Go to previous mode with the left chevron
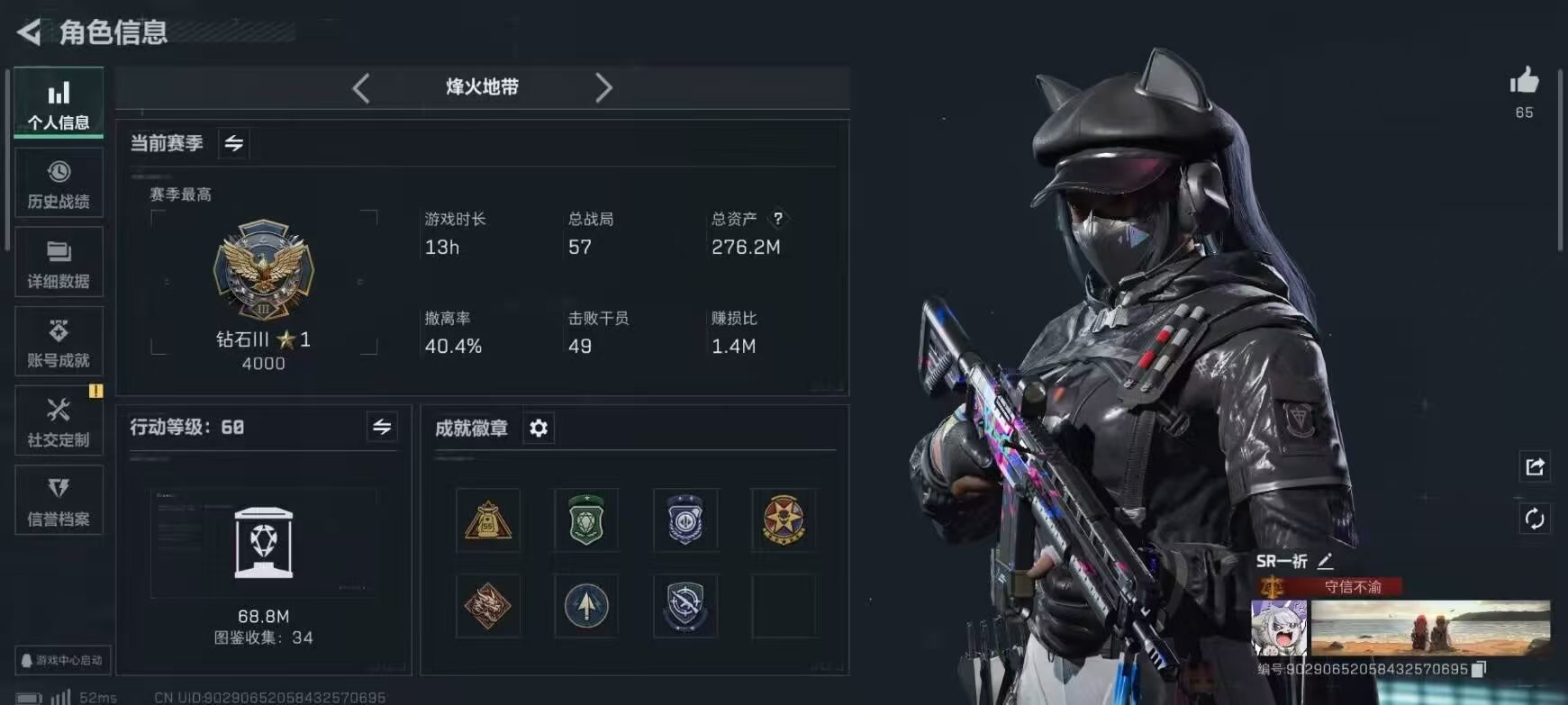 [x=361, y=87]
